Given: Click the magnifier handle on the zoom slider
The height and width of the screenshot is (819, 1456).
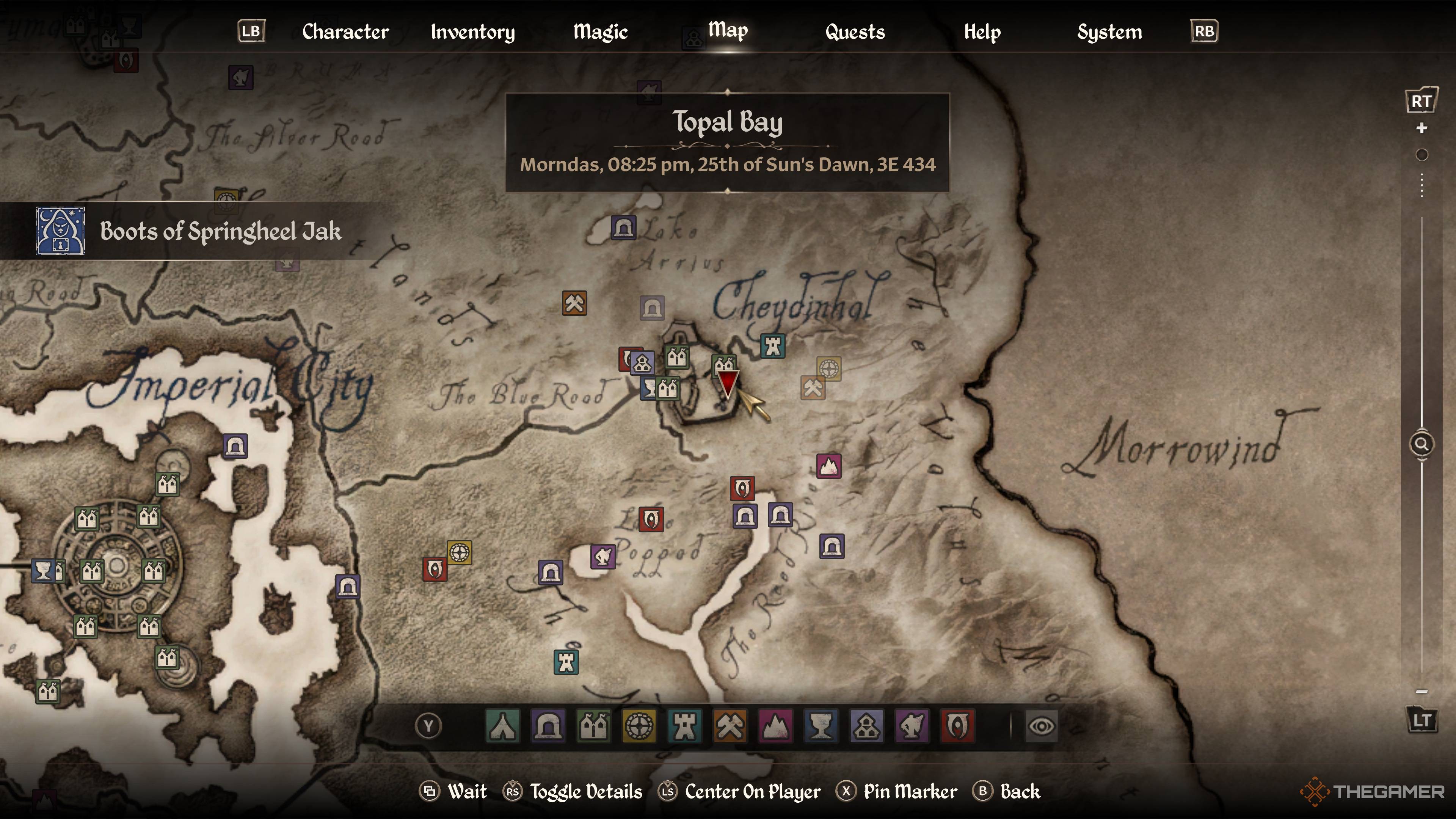Looking at the screenshot, I should tap(1421, 444).
